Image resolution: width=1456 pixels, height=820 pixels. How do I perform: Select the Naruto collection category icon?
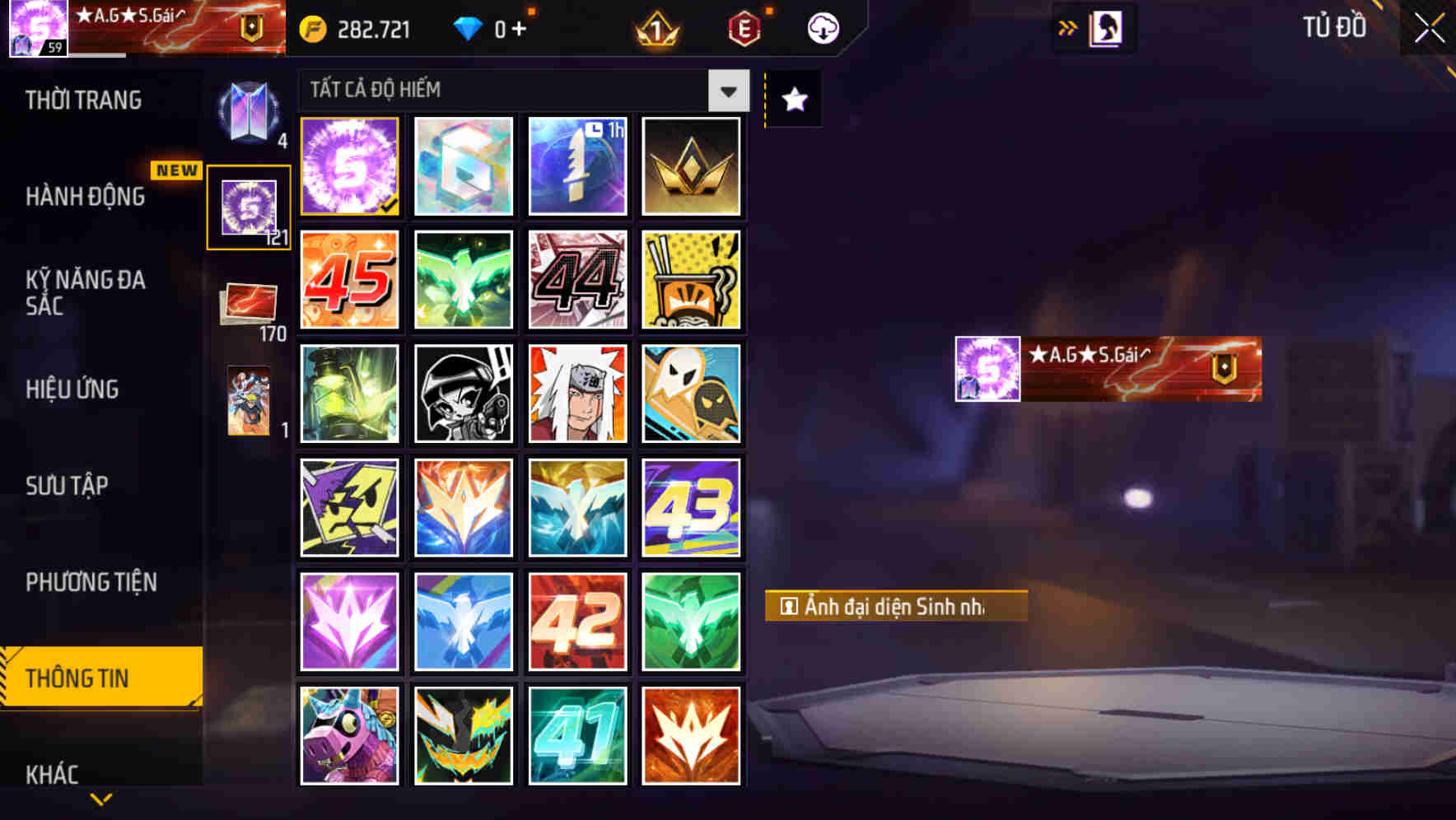tap(248, 403)
